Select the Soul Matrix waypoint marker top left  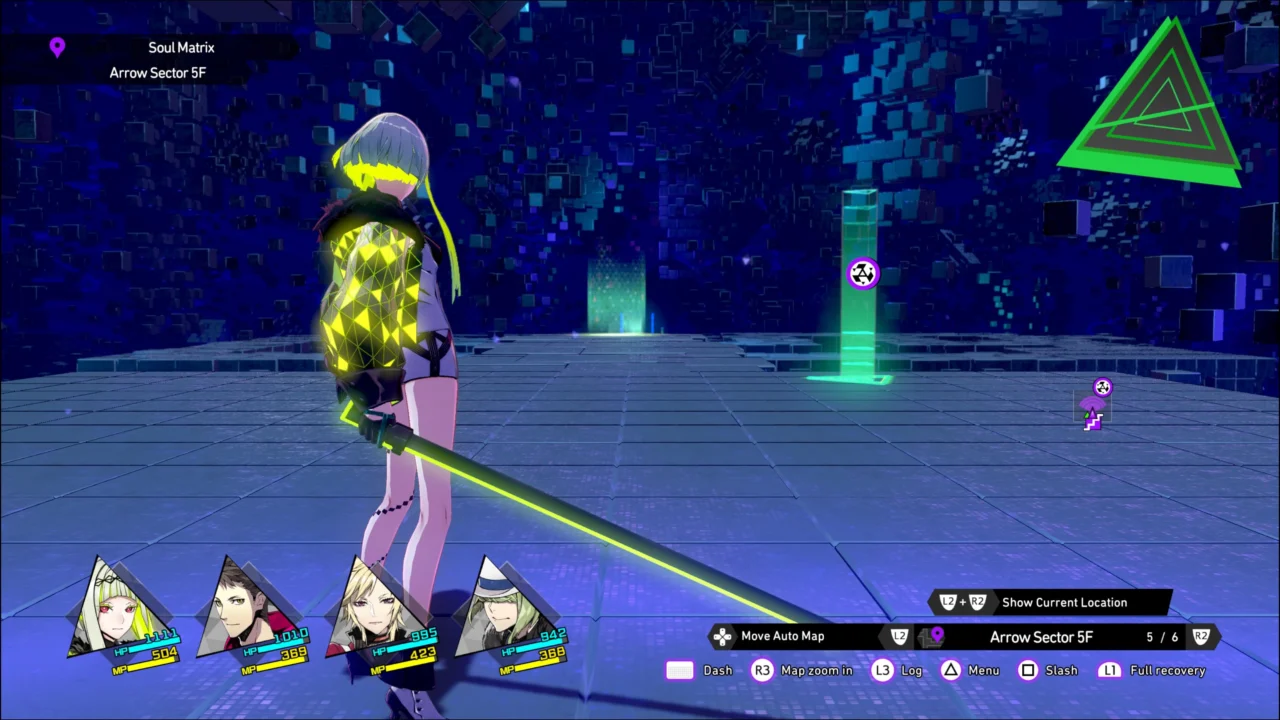pos(57,47)
